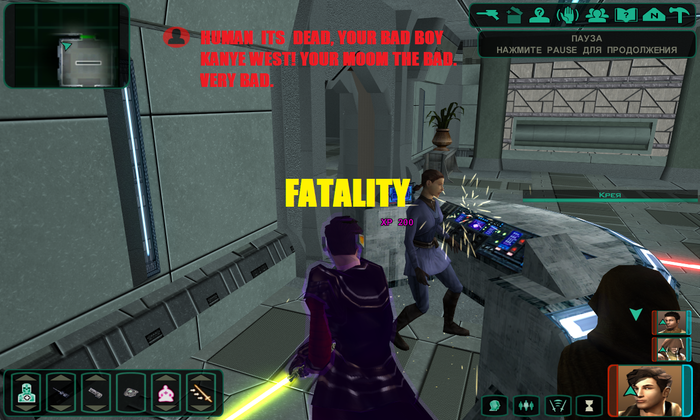
Task: Click the minimap
Action: (x=67, y=45)
